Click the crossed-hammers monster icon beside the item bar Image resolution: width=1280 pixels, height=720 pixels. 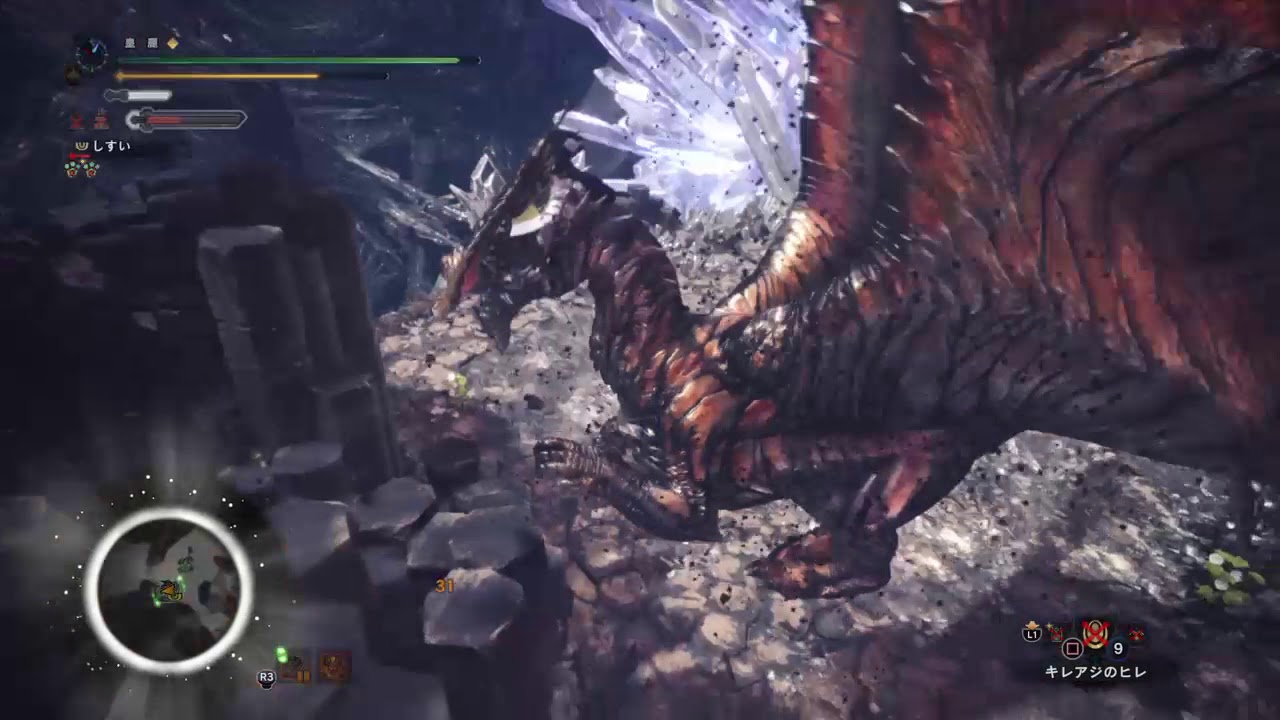click(x=1136, y=633)
